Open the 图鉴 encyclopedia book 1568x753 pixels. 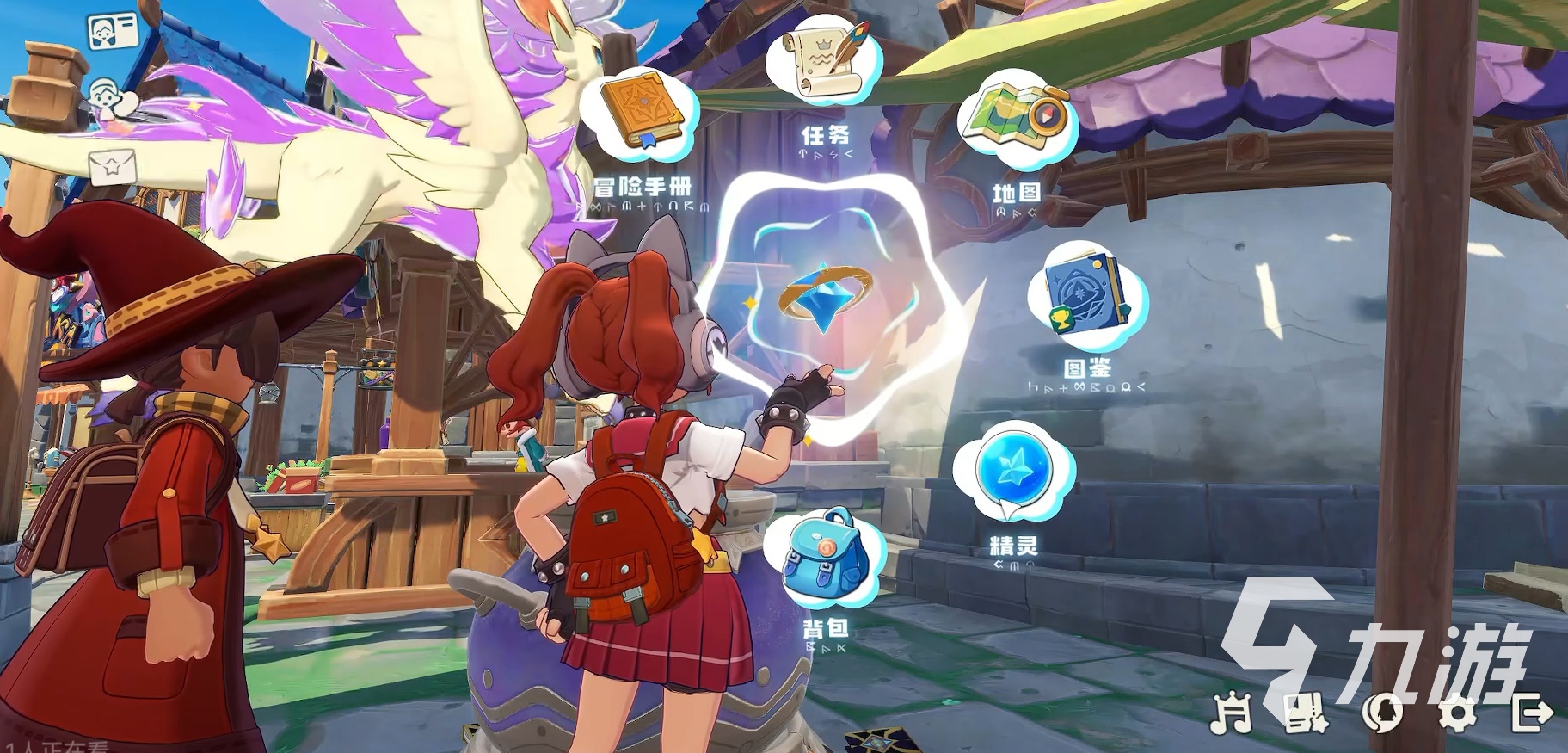pos(1087,294)
